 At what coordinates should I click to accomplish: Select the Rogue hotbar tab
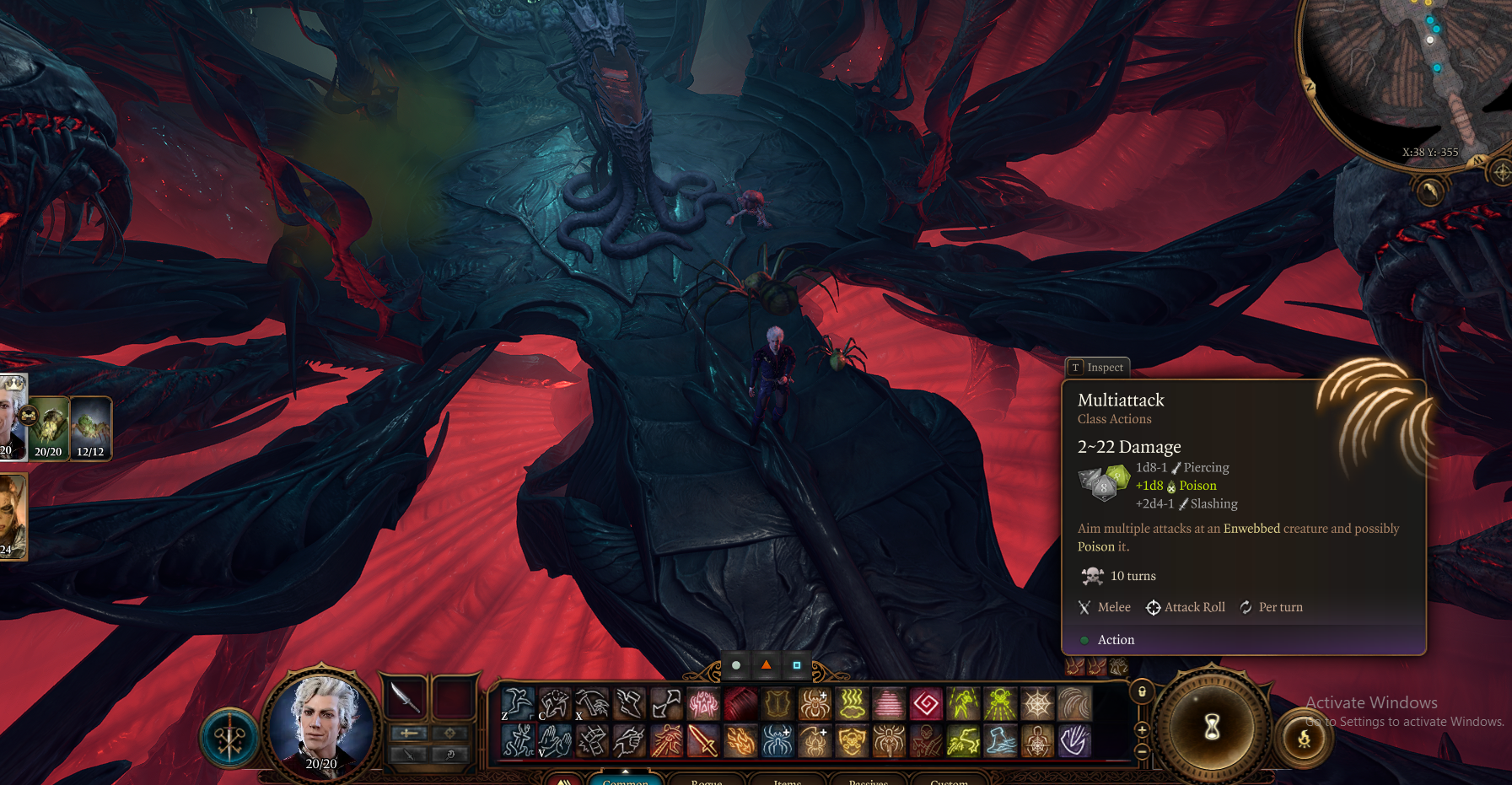[706, 780]
